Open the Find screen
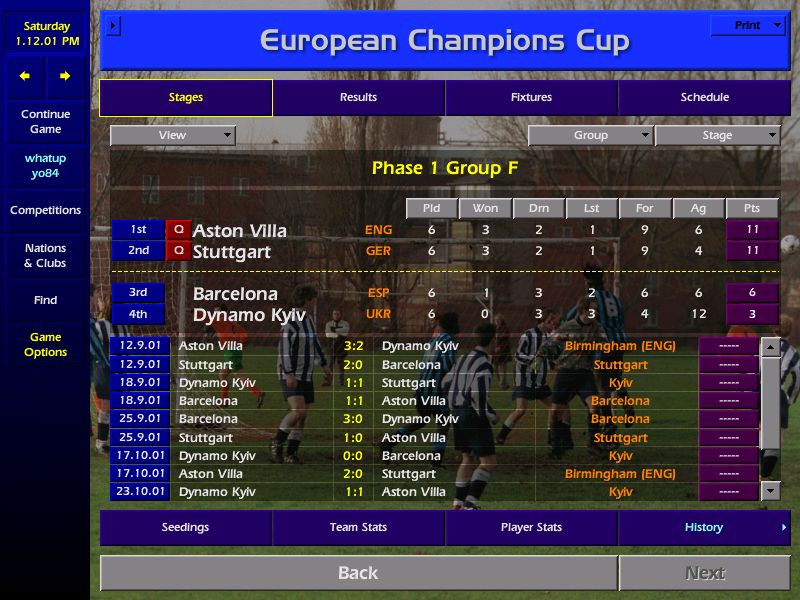Screen dimensions: 800x600 coord(45,300)
